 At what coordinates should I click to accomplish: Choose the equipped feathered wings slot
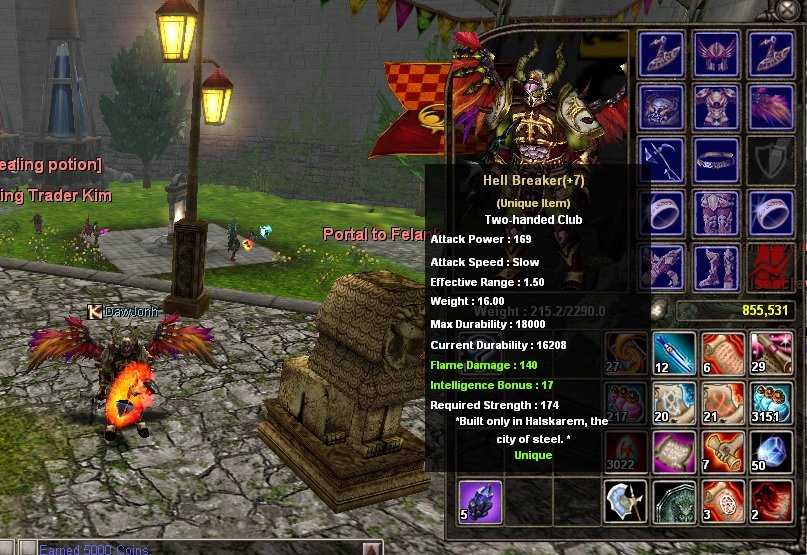coord(770,107)
